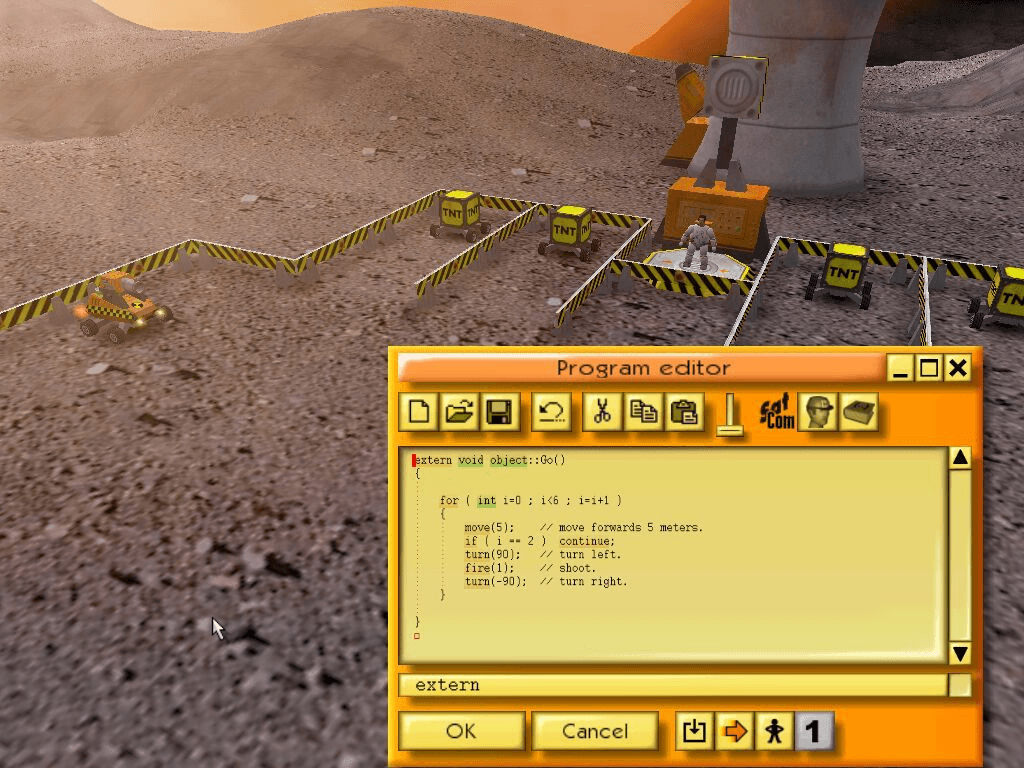Compile the program with the down-arrow box icon
The height and width of the screenshot is (768, 1024).
pos(693,731)
